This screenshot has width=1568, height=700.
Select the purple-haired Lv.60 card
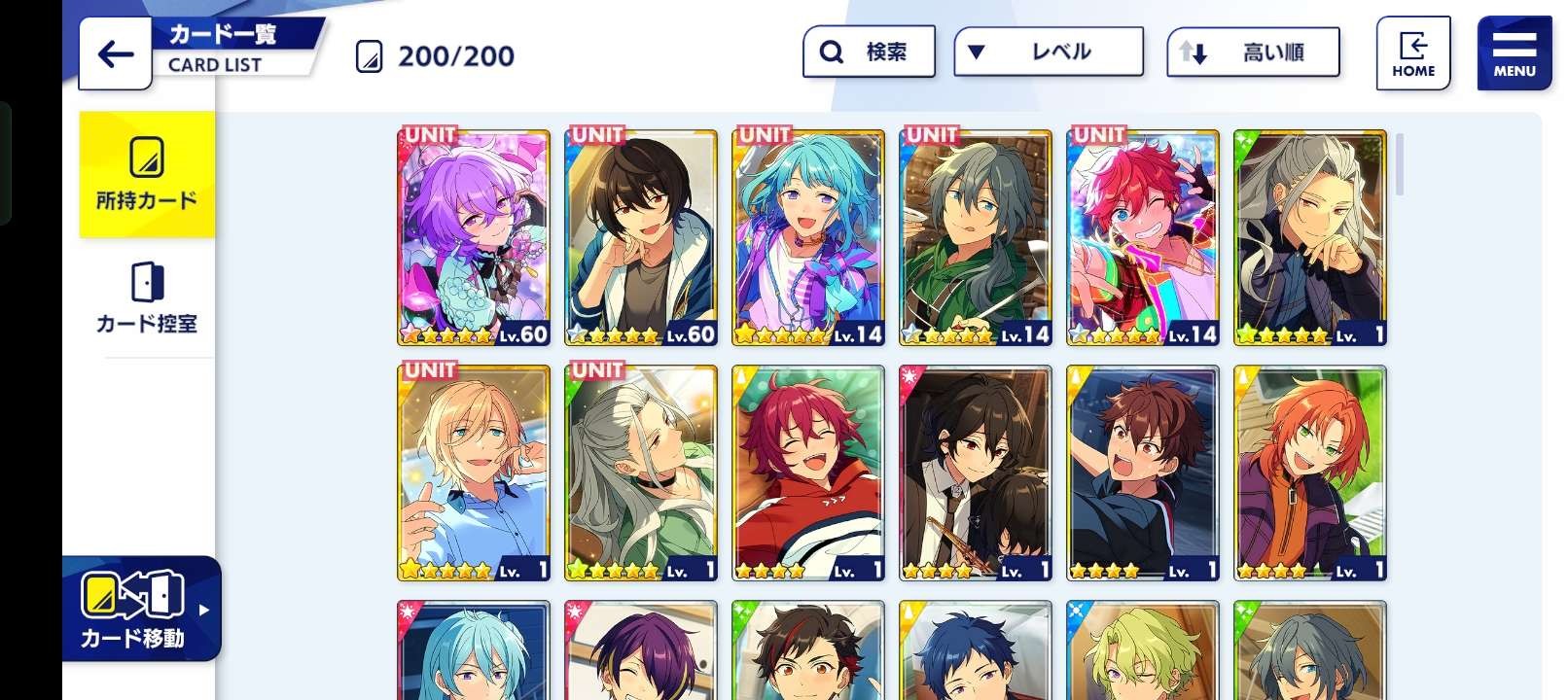click(474, 237)
